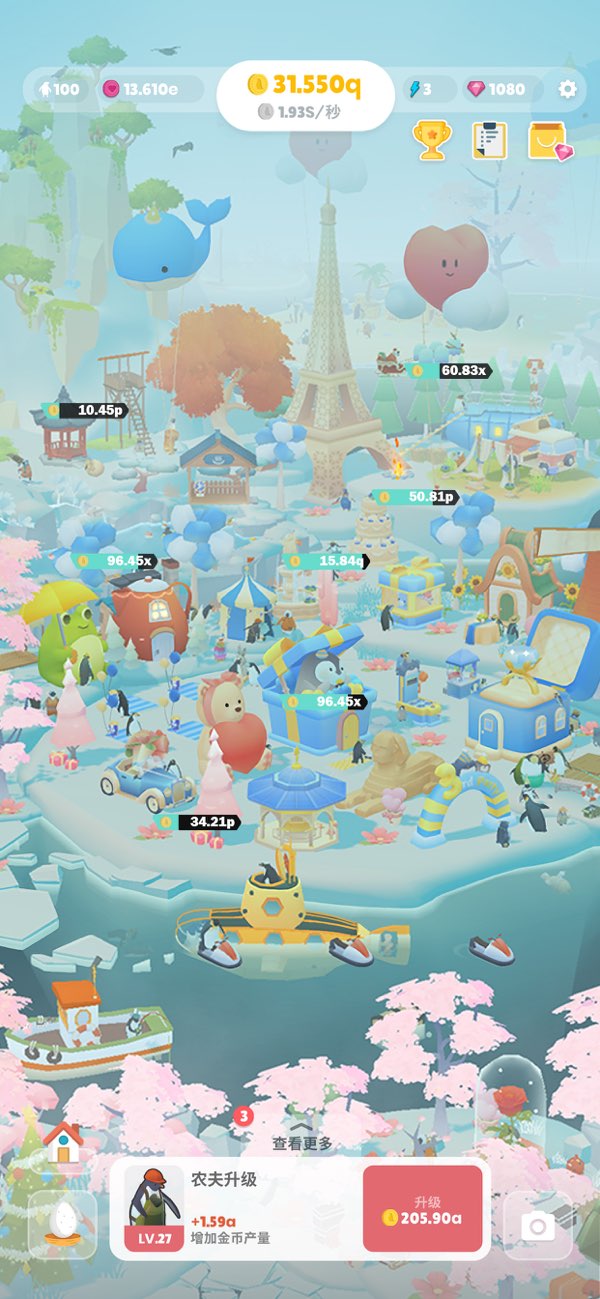Tap the red 升级 upgrade button

[x=422, y=1208]
